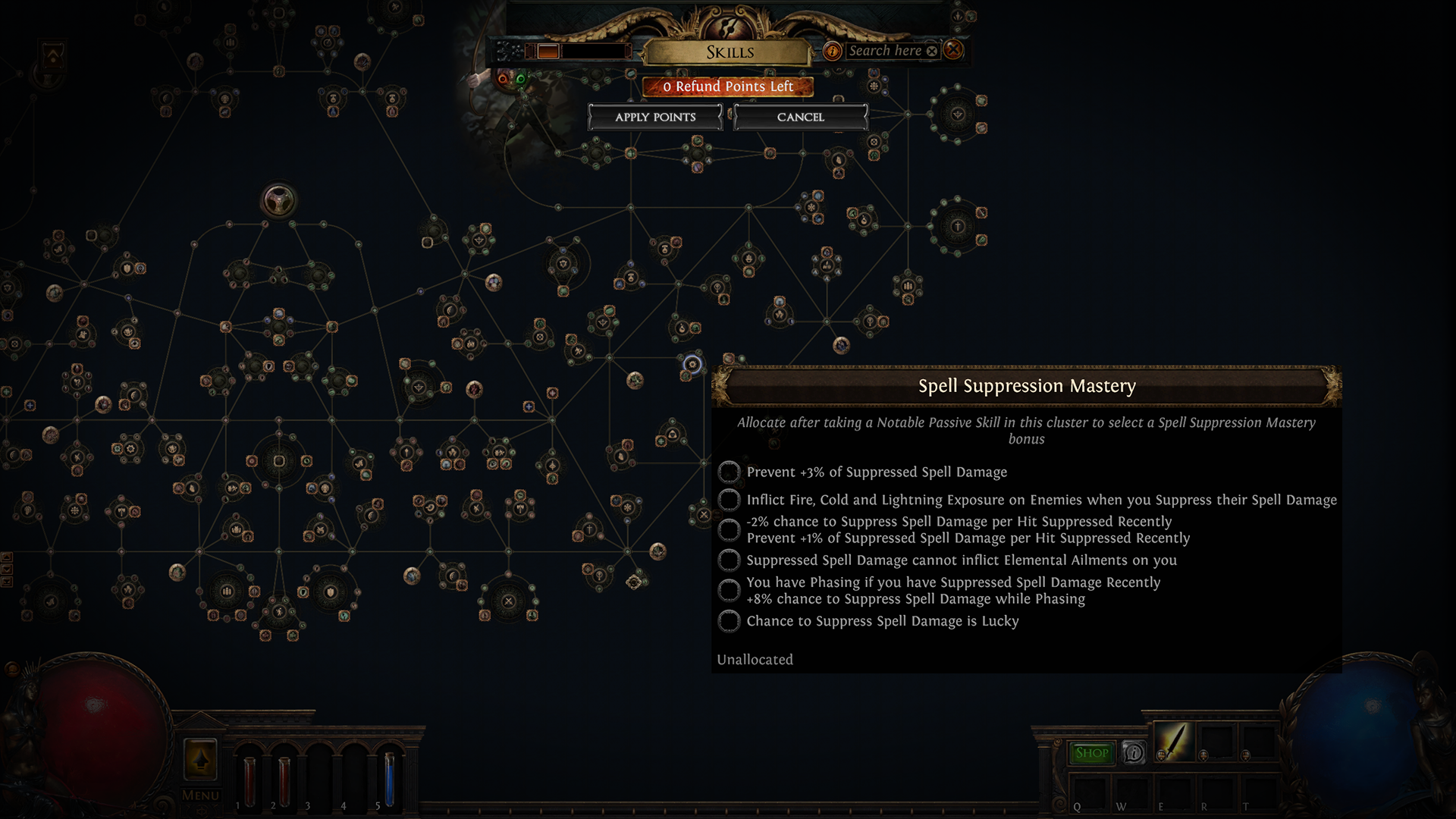
Task: Click the jewel socket node on the passive tree
Action: click(281, 199)
